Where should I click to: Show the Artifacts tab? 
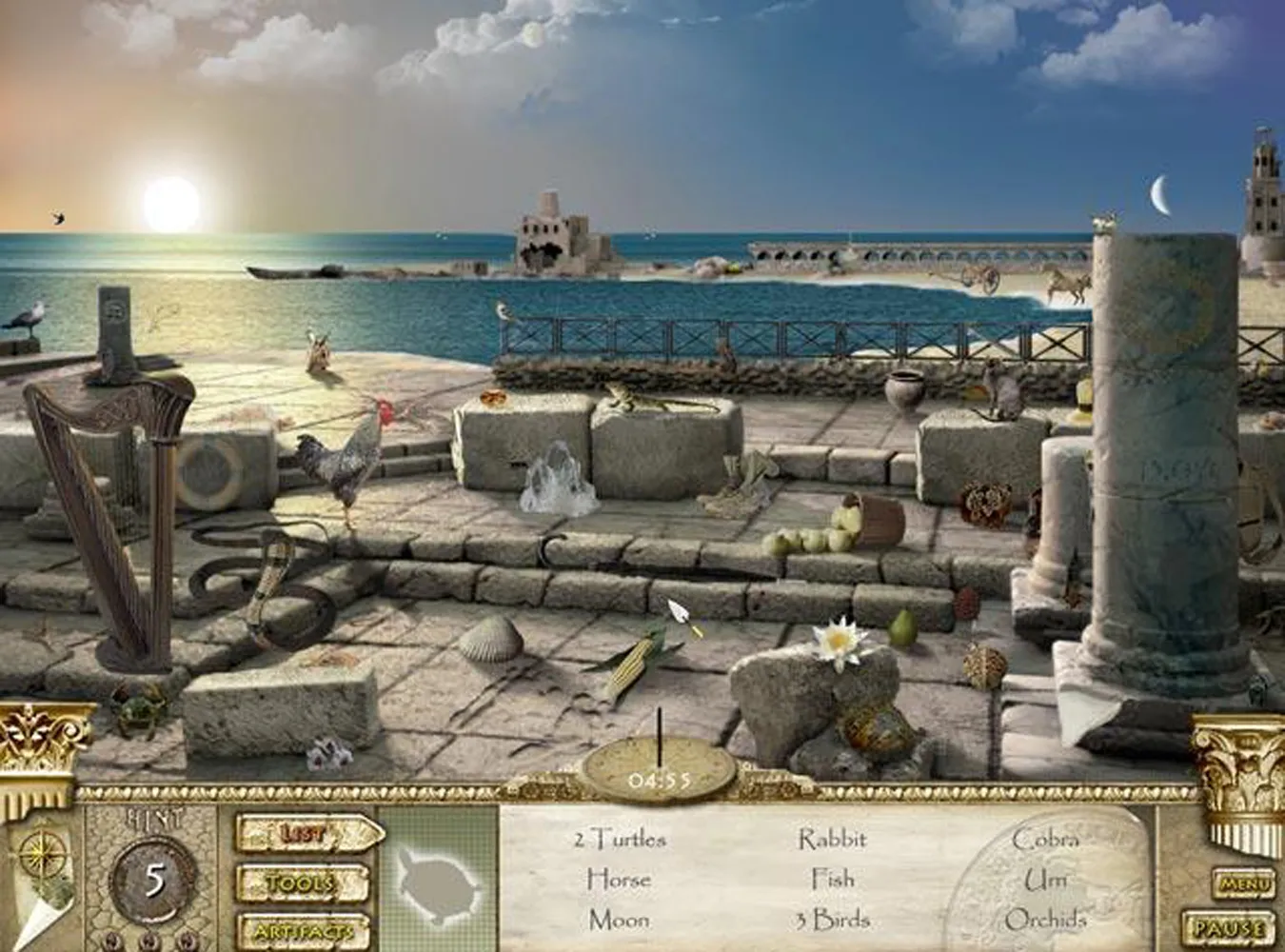301,930
